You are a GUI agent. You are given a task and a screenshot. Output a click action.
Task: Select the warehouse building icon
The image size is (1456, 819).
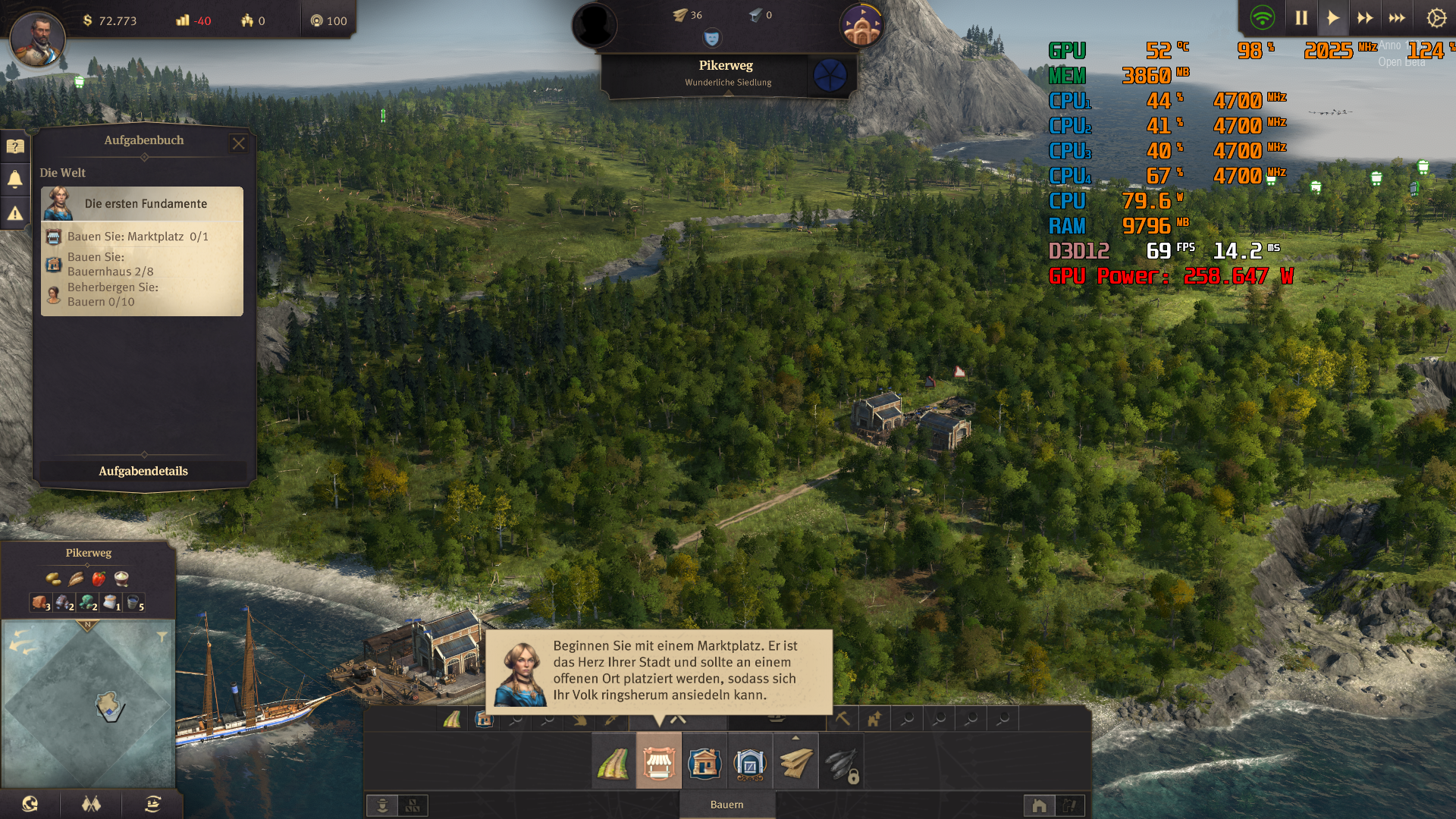point(749,762)
